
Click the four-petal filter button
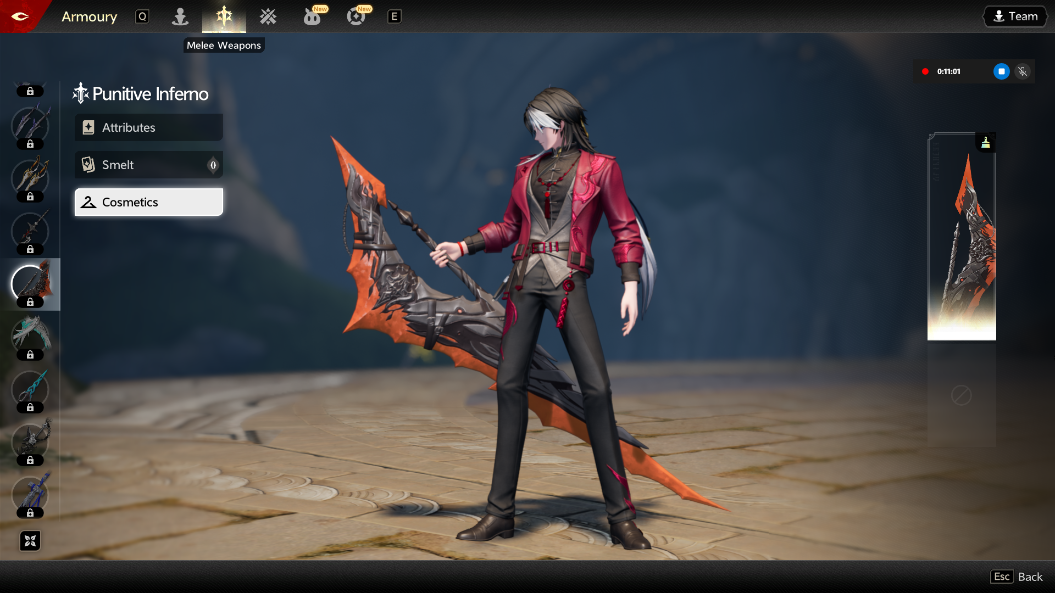[x=30, y=541]
